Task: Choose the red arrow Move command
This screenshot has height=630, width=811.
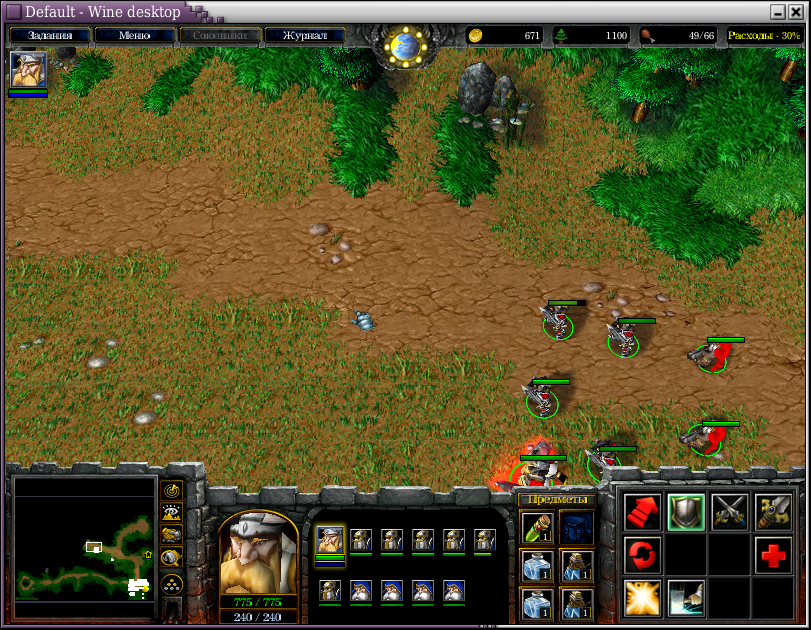Action: pos(642,512)
